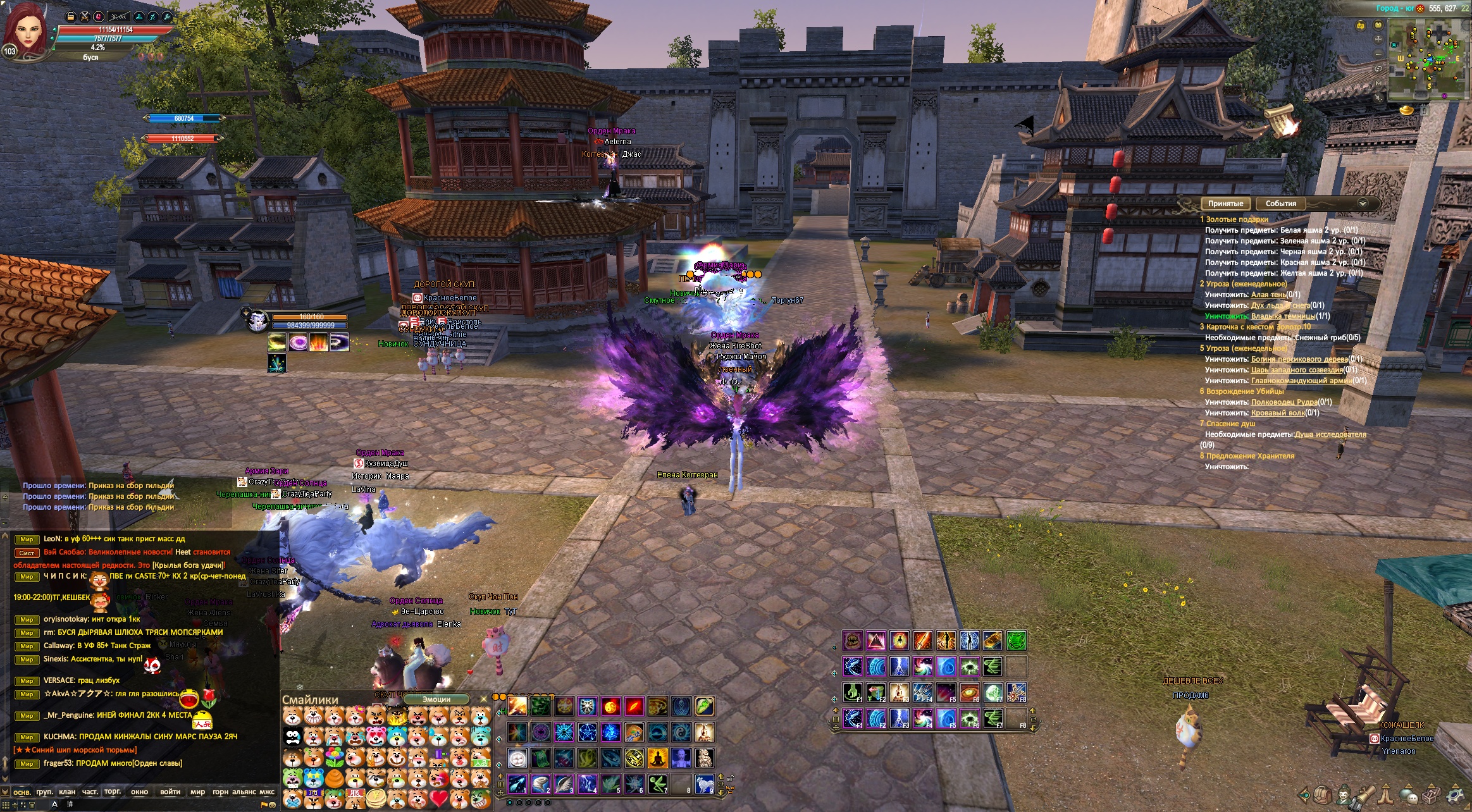Use the green hand skill on F1

[x=852, y=692]
